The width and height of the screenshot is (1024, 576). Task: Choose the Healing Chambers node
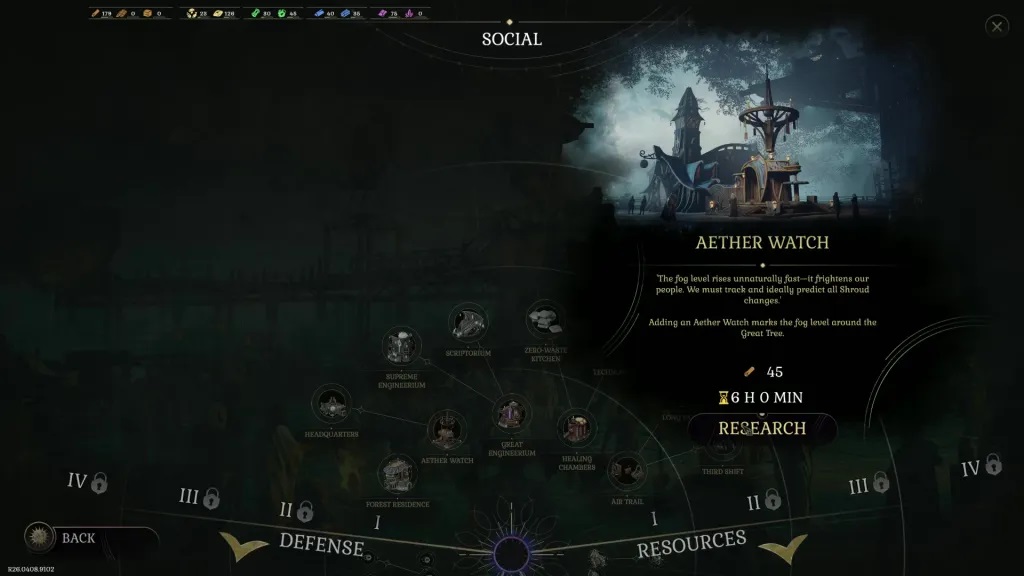click(576, 428)
